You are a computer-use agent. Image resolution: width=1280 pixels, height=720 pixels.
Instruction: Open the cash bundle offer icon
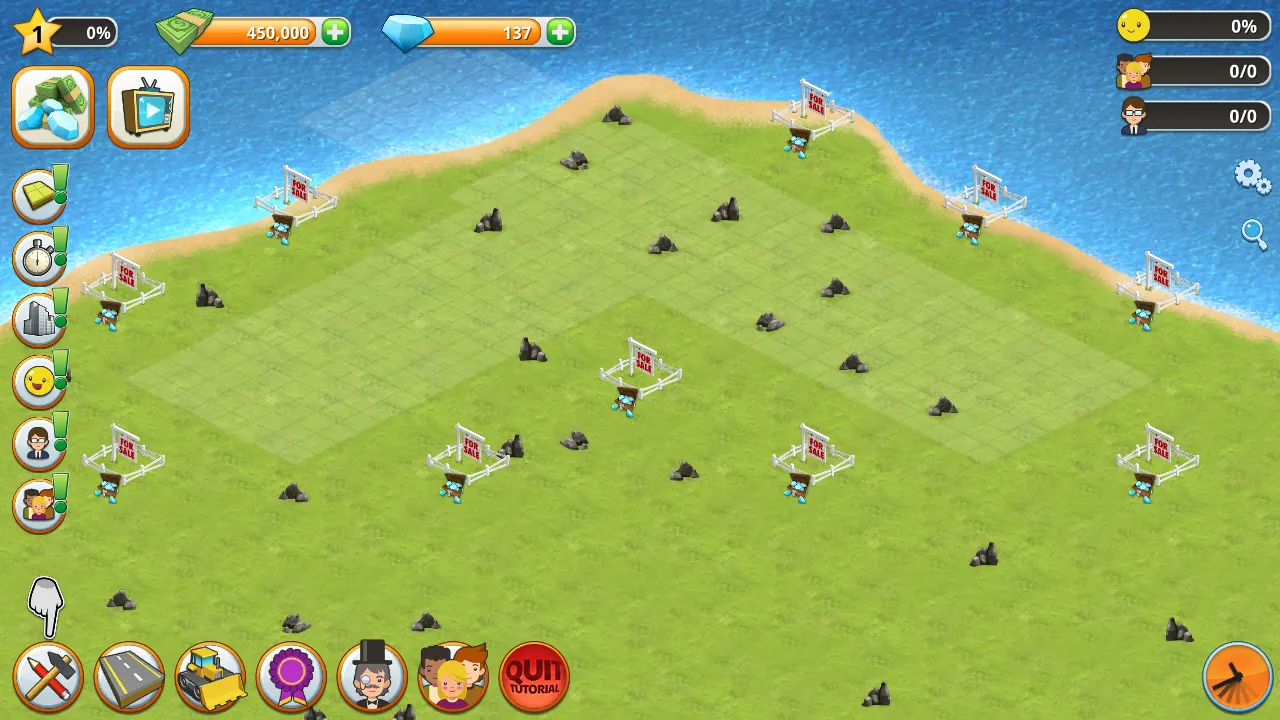[x=52, y=106]
